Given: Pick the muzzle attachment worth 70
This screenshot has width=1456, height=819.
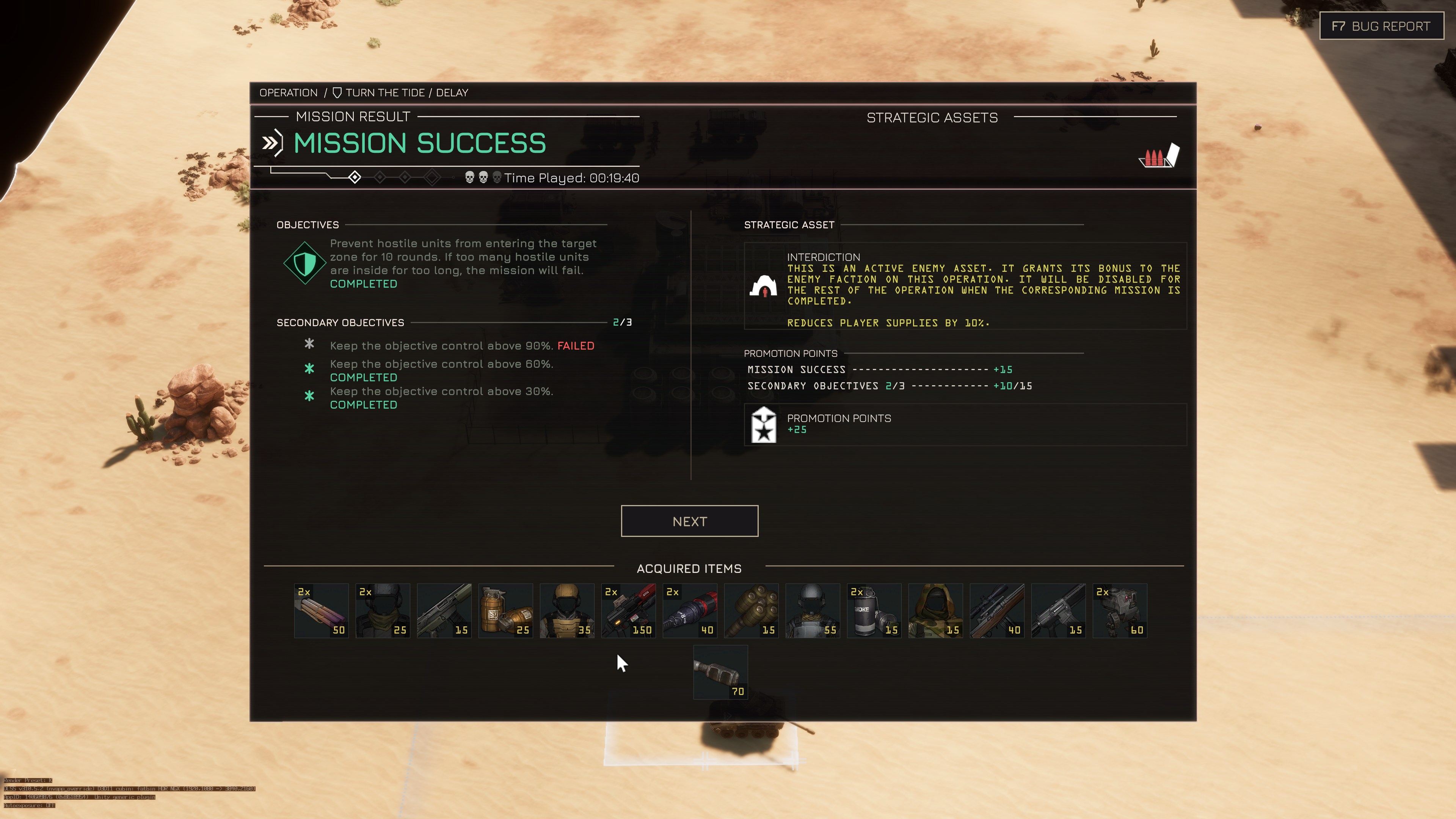Looking at the screenshot, I should tap(721, 672).
